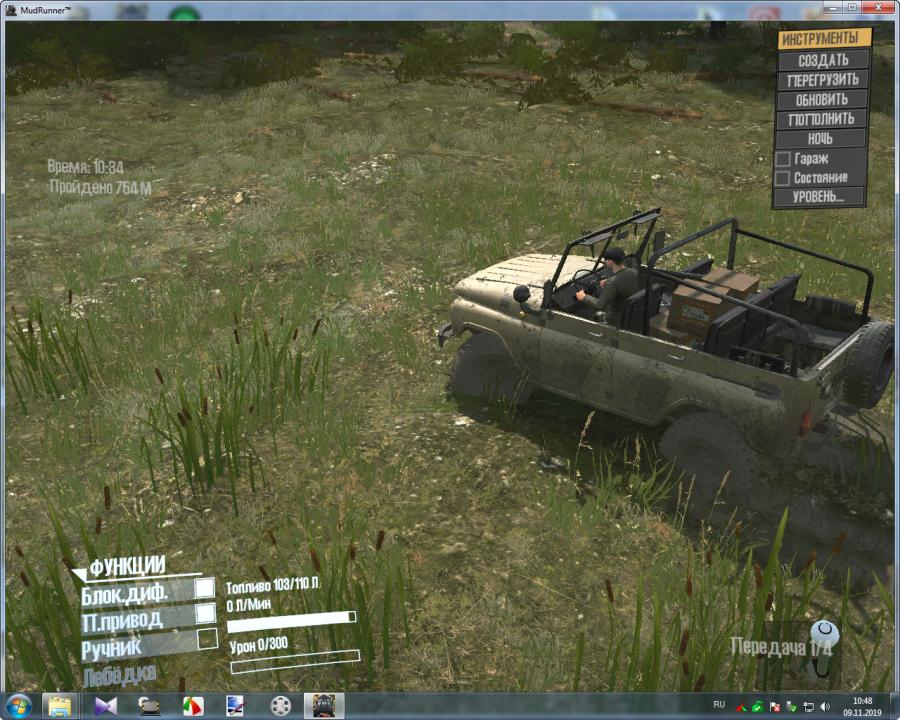Toggle the Блок.диф. differential lock checkbox
900x720 pixels.
coord(205,588)
